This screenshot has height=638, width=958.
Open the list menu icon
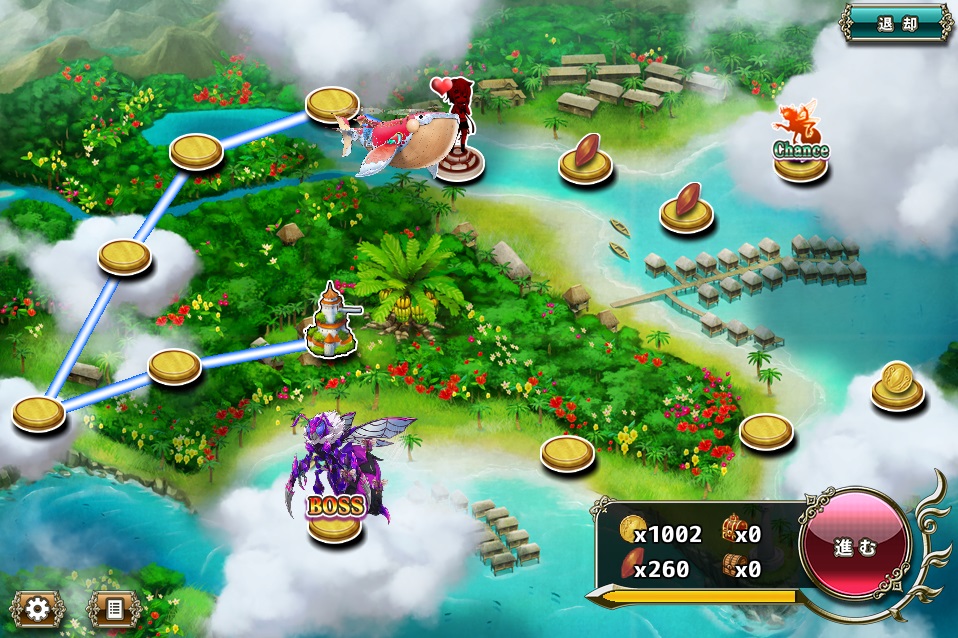(113, 608)
